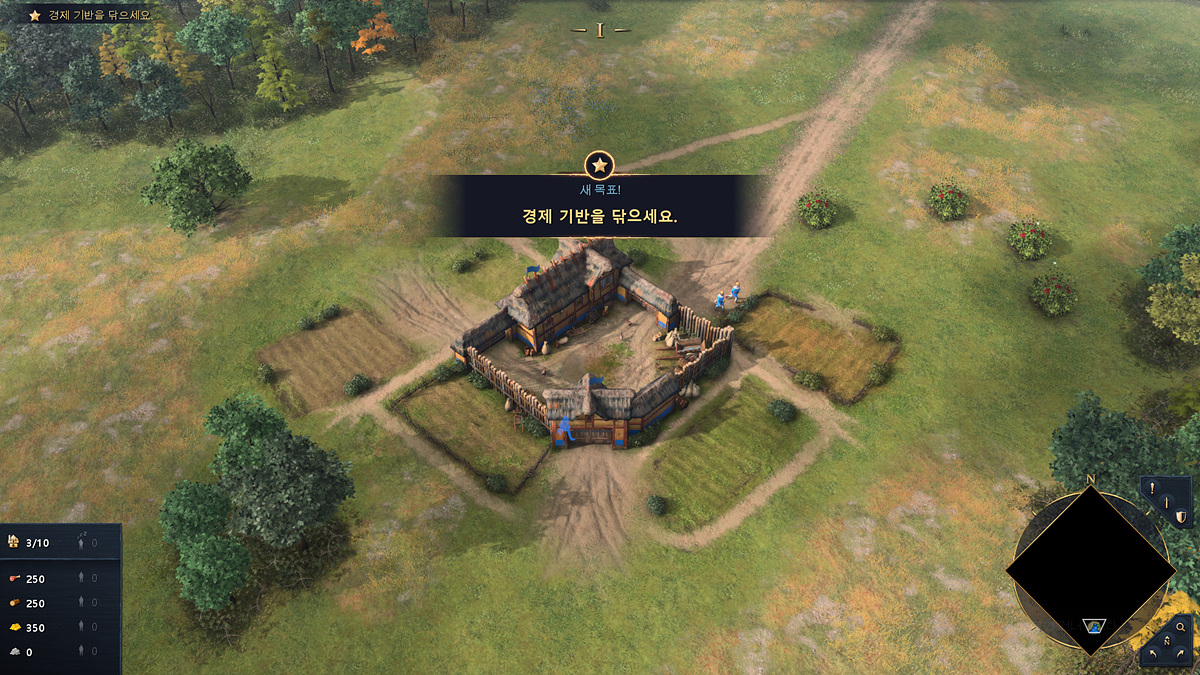Open the objective tracker in the top corner
The image size is (1200, 675).
coord(90,15)
